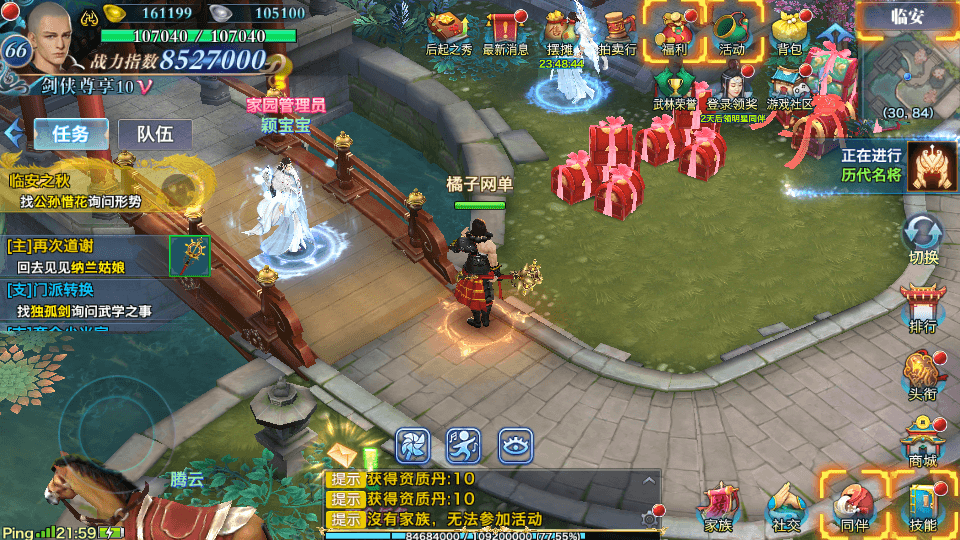Open the 武林荣誉 trophy icon
This screenshot has width=960, height=540.
(x=673, y=88)
